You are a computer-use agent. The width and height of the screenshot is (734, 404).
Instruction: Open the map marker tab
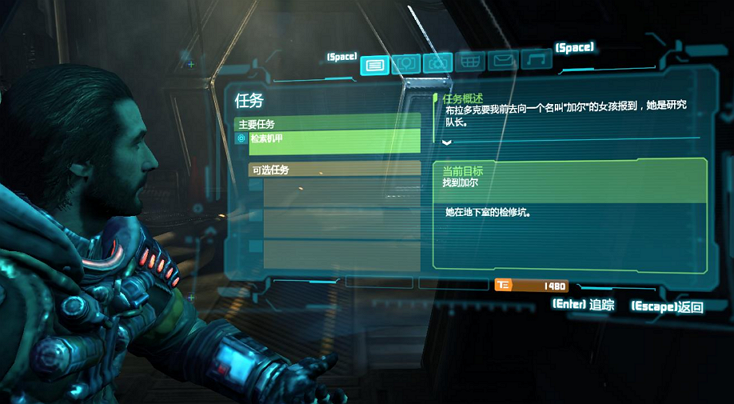pos(405,64)
